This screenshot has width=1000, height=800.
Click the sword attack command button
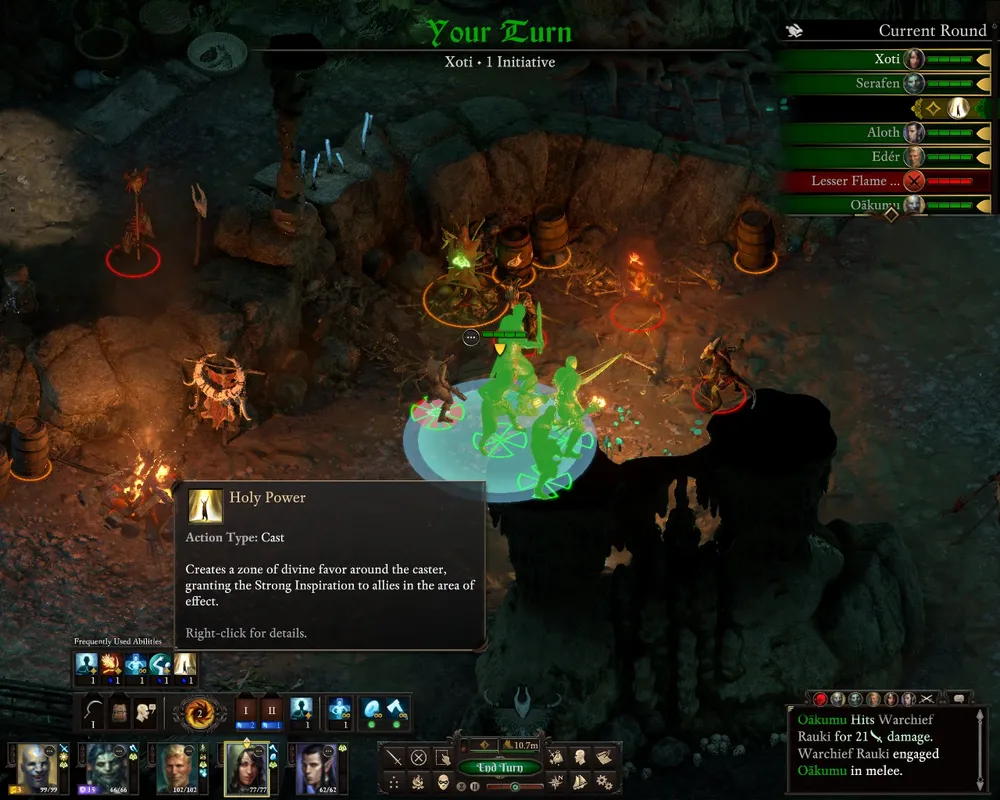395,757
